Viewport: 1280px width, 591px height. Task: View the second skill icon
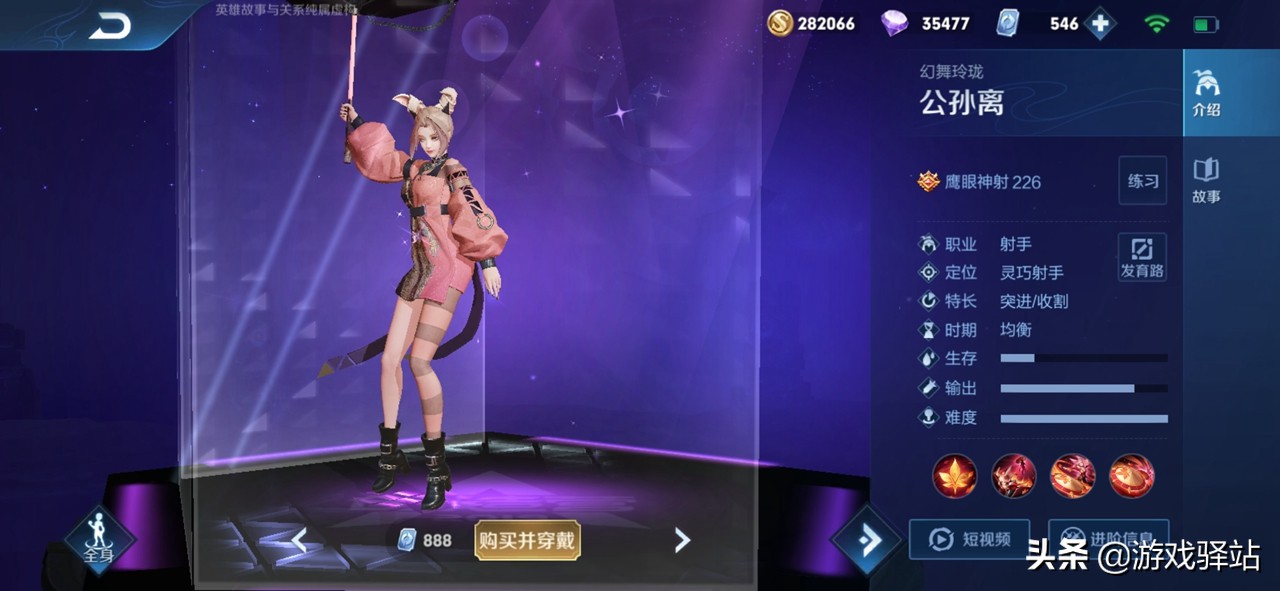point(1013,476)
